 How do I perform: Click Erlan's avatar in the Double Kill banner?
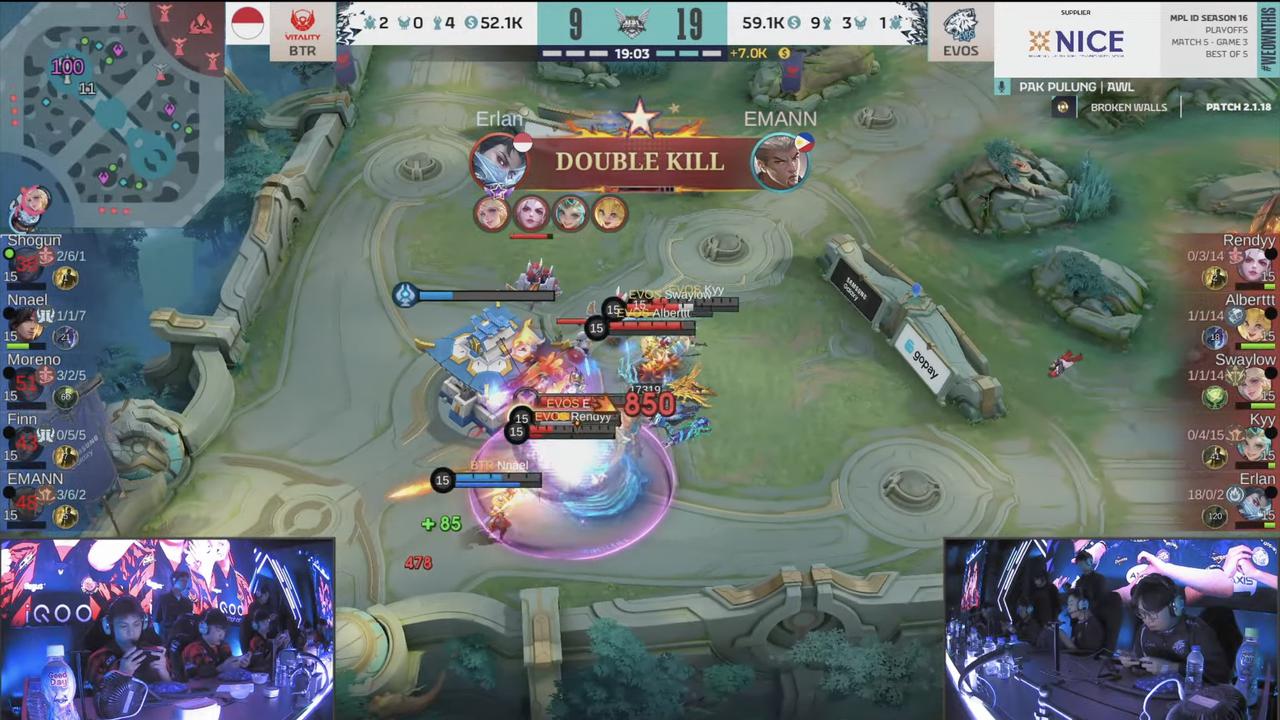point(497,162)
